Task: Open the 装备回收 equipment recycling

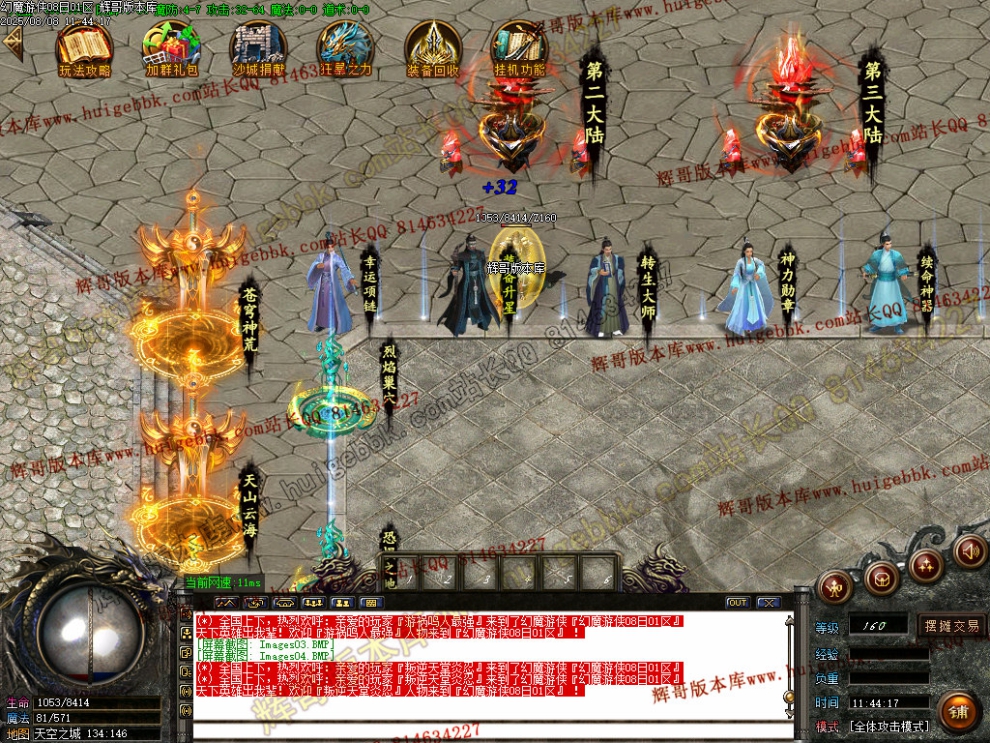Action: point(433,48)
